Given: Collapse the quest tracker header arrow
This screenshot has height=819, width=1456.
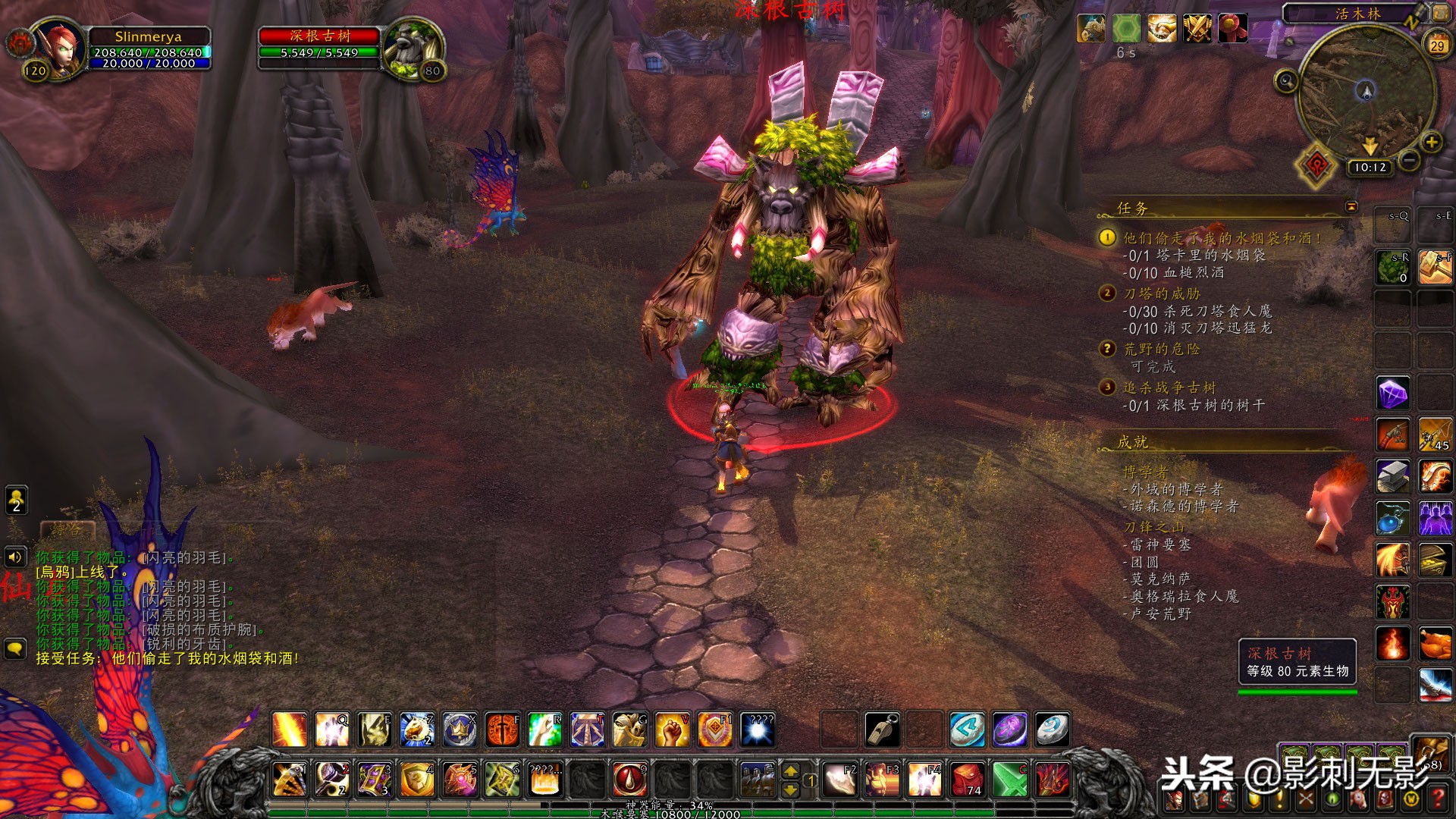Looking at the screenshot, I should coord(1351,206).
